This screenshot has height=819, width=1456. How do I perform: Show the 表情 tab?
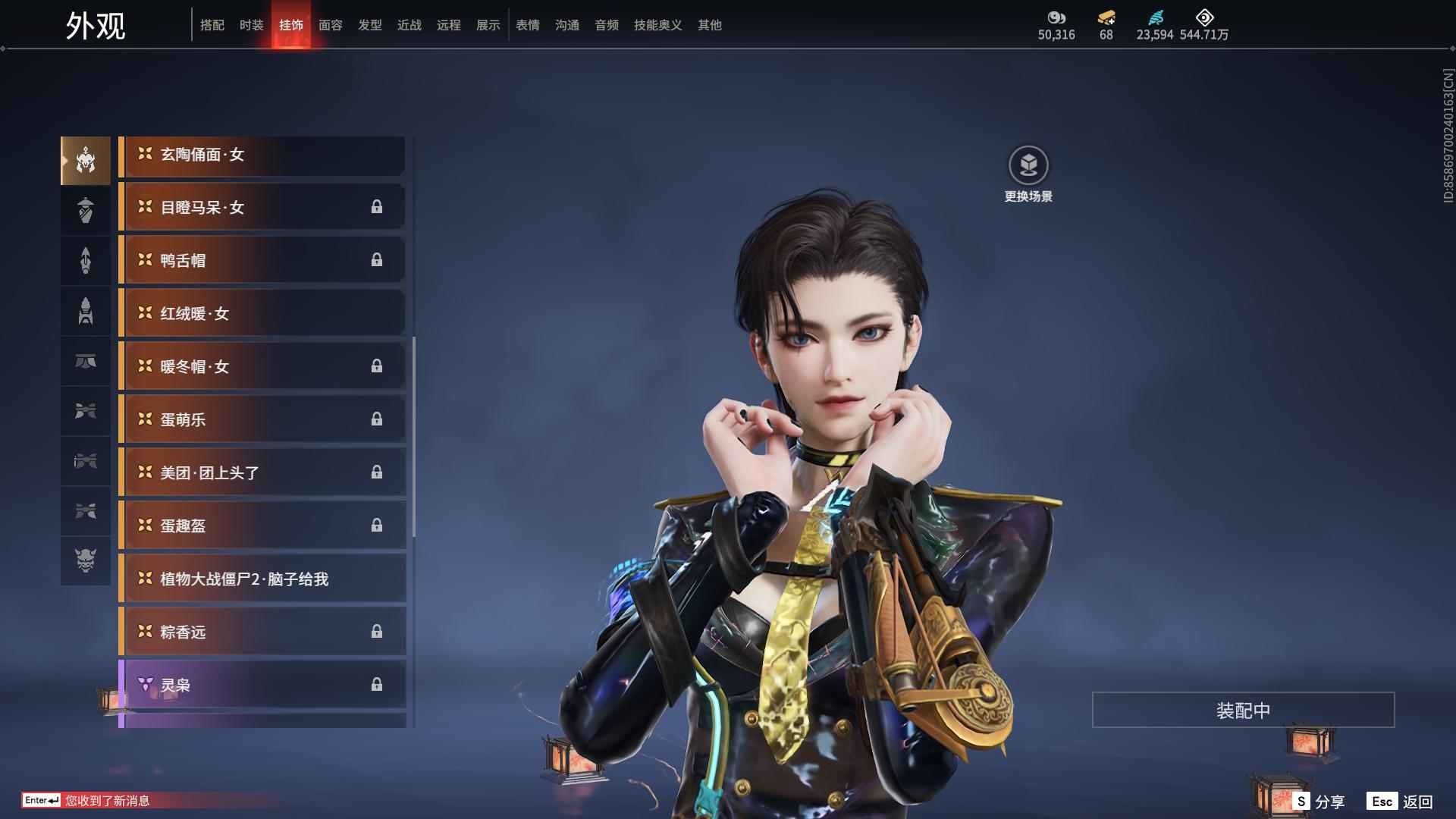[527, 25]
